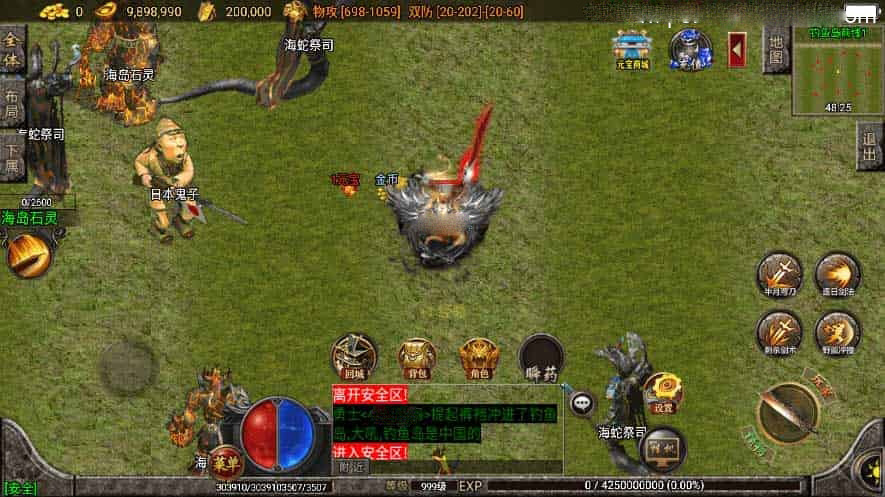Tap the 退出 exit button
Viewport: 885px width, 497px height.
(x=870, y=148)
